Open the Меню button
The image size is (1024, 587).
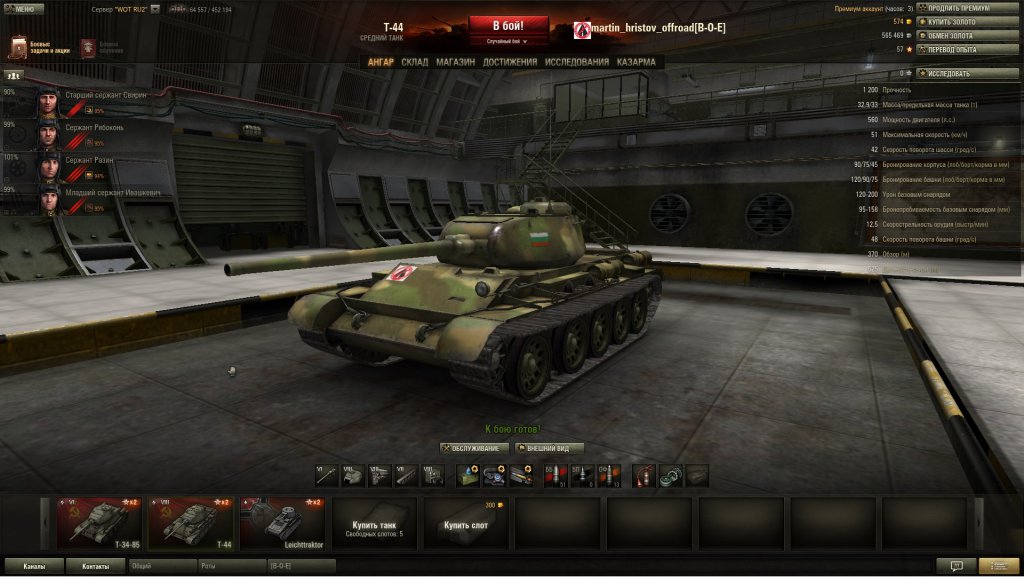(x=23, y=9)
